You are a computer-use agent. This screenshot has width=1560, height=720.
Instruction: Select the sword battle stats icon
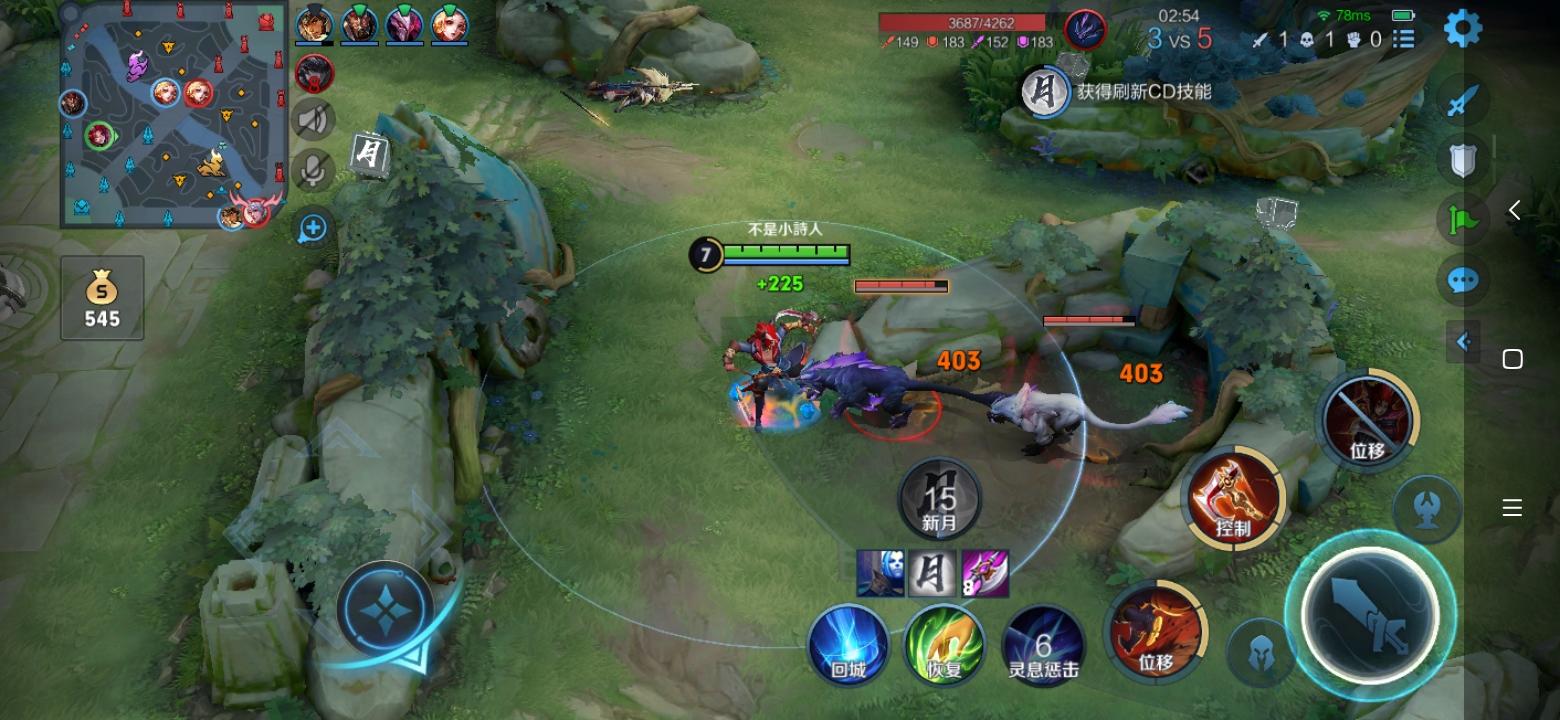click(x=1462, y=100)
